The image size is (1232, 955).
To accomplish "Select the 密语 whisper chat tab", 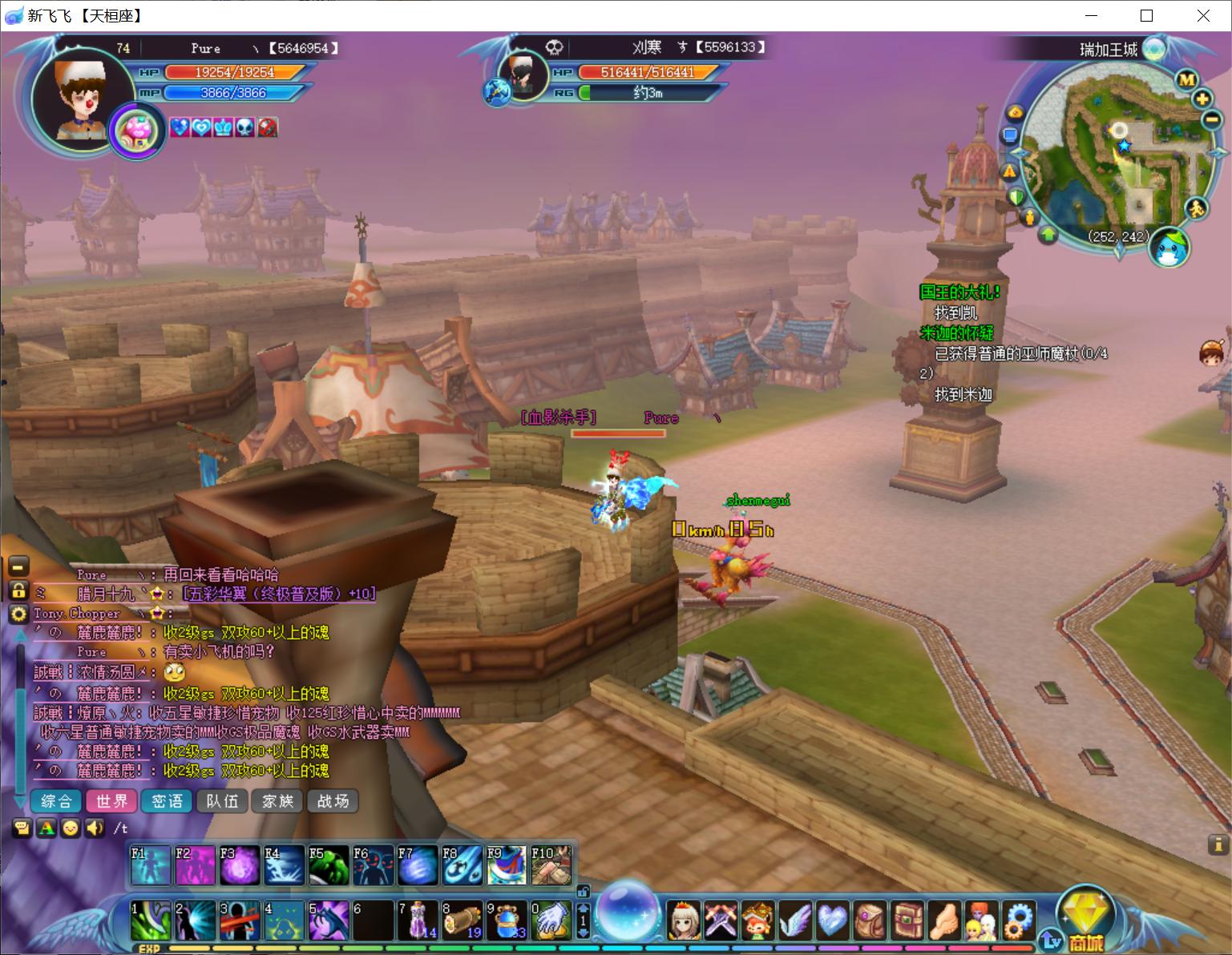I will tap(167, 801).
